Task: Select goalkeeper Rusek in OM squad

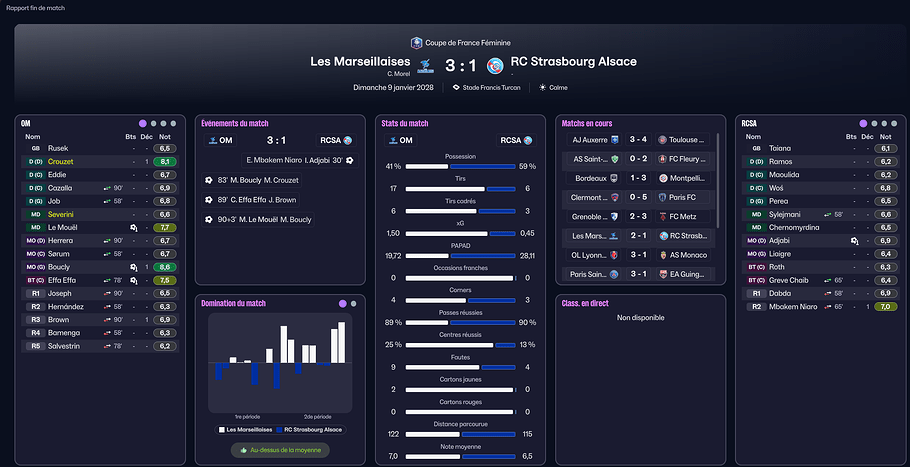Action: tap(58, 148)
